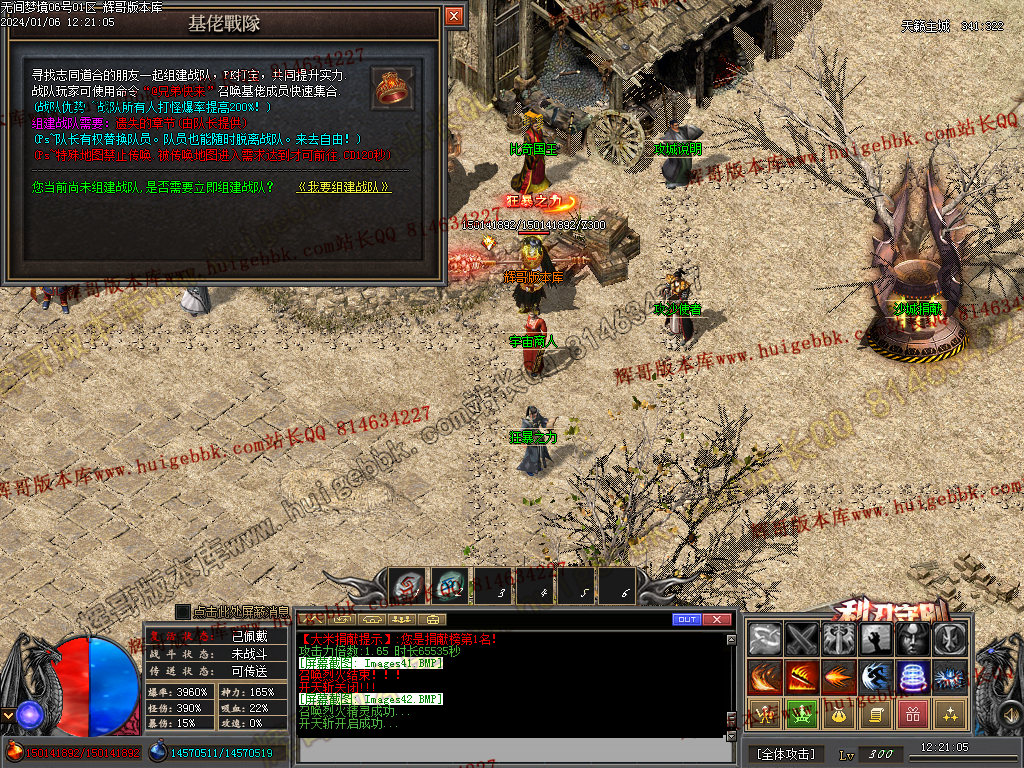Screen dimensions: 1024x768
Task: Tick the 点击此处屏蔽消息 checkbox
Action: [x=182, y=611]
